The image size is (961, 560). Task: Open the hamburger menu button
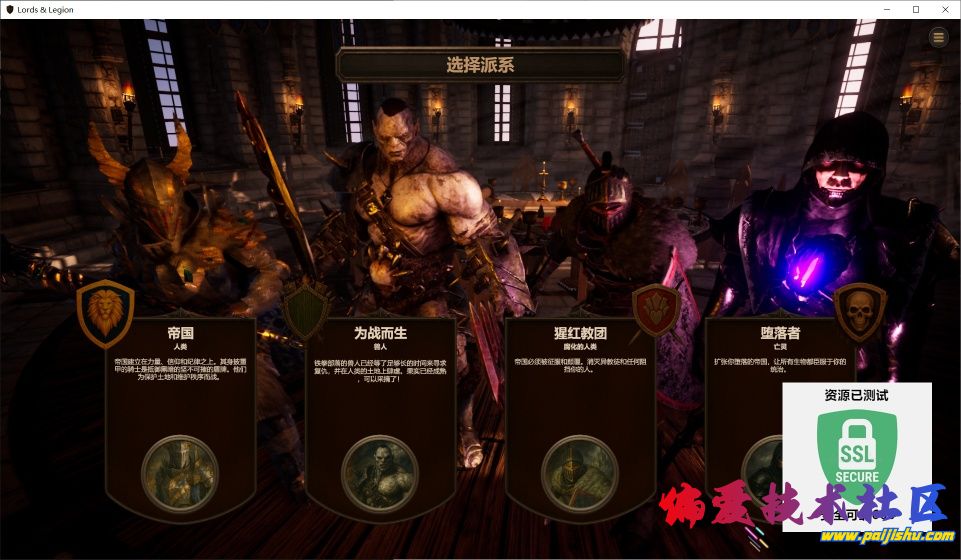click(938, 38)
